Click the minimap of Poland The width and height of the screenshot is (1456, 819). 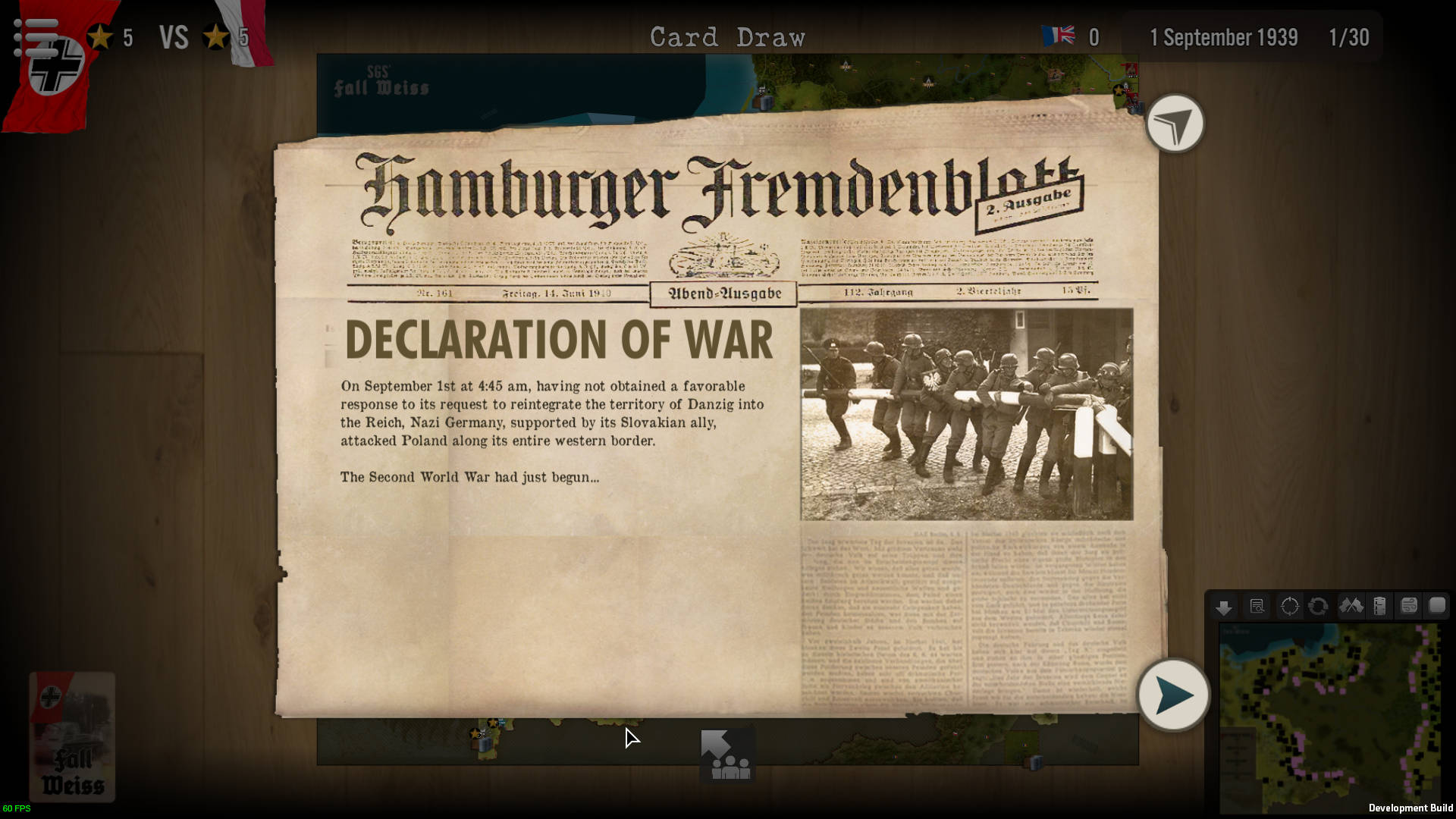coord(1329,717)
